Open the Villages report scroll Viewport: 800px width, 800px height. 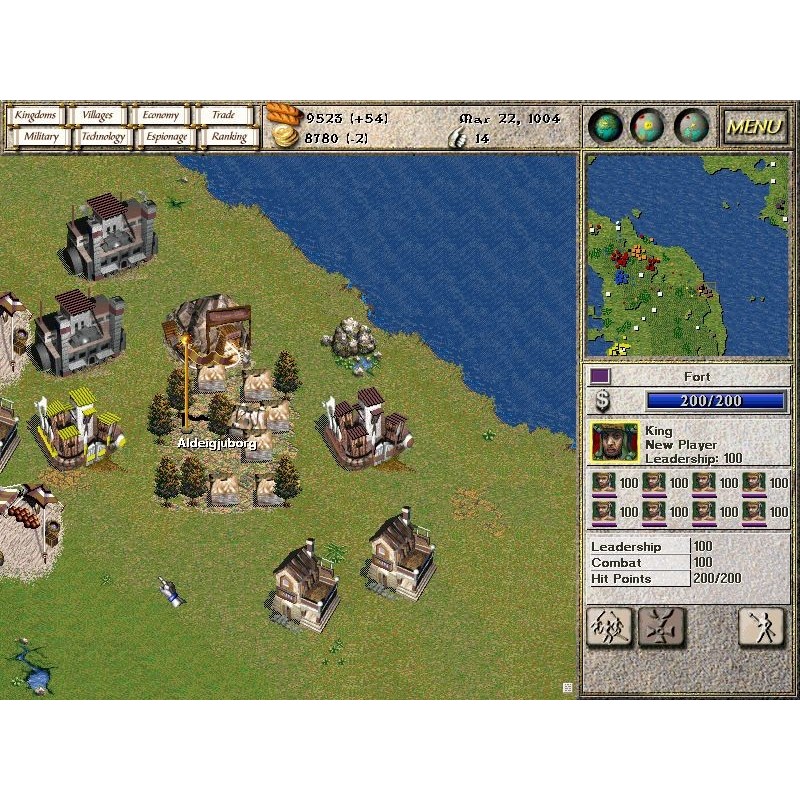(97, 116)
